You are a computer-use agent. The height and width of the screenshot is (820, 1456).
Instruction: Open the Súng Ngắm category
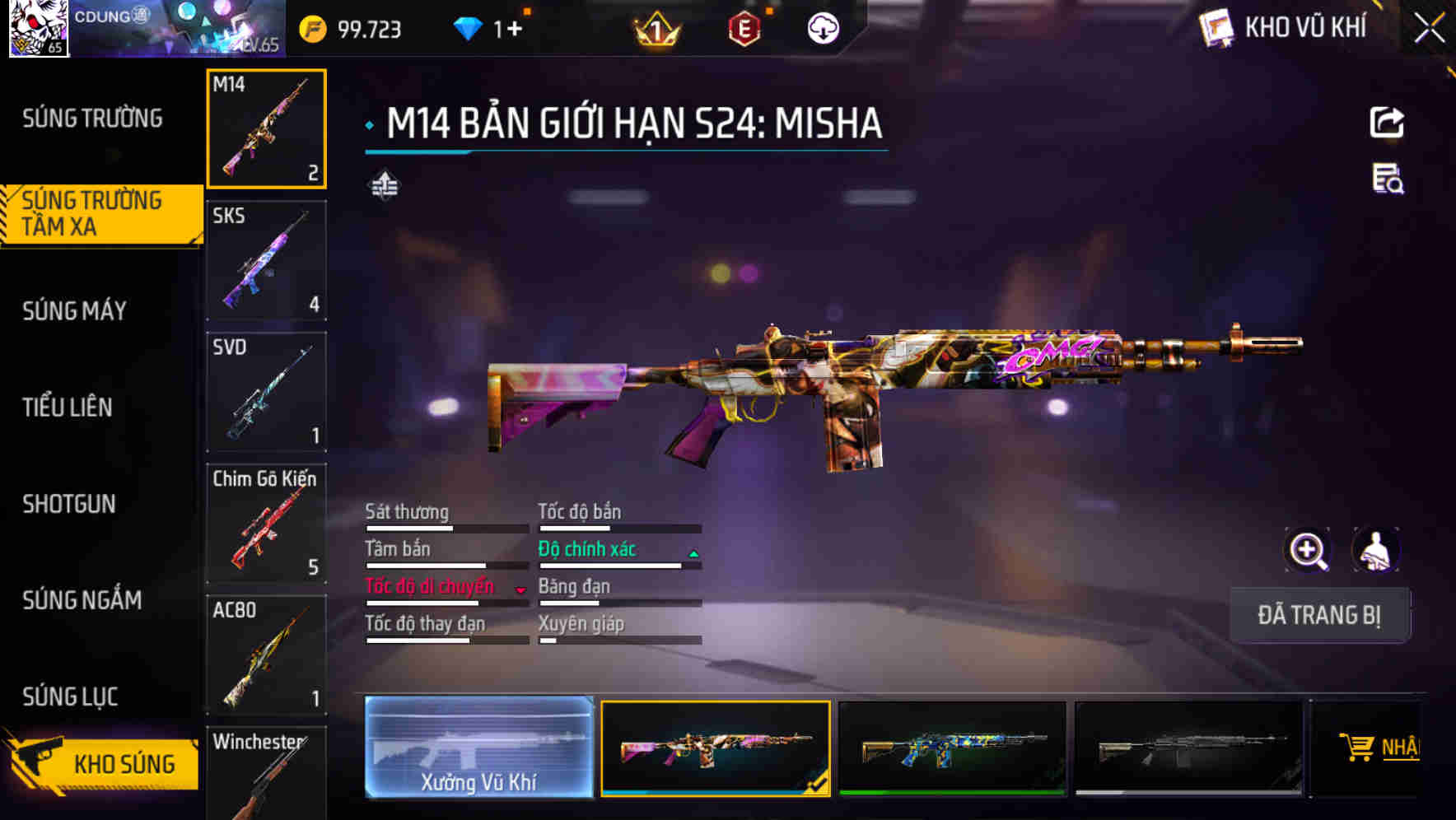(82, 600)
